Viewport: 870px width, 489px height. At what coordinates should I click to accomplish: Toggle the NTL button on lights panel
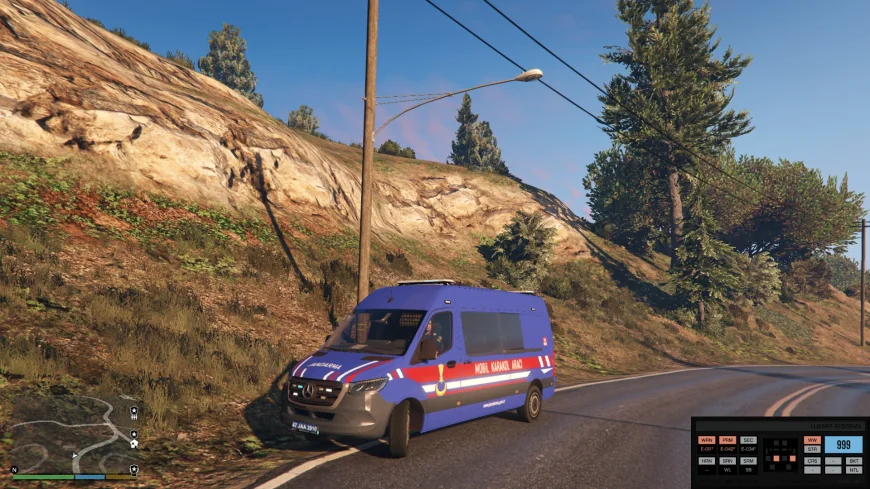854,470
